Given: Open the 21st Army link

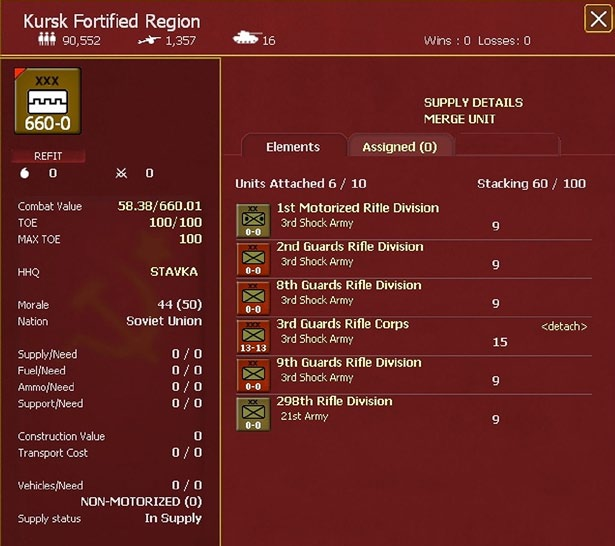Looking at the screenshot, I should (x=304, y=416).
